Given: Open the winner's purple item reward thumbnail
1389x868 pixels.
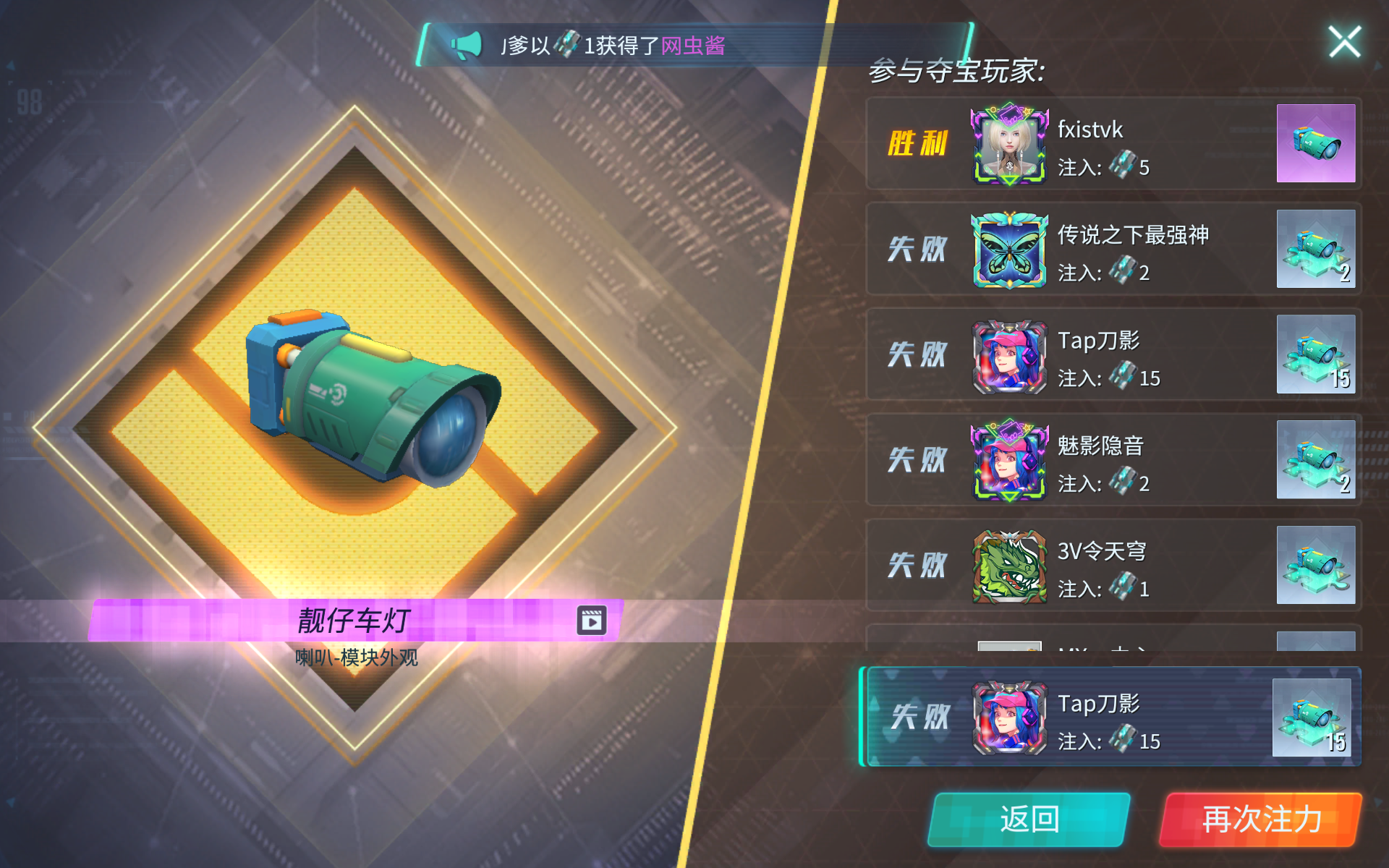Looking at the screenshot, I should pos(1316,144).
